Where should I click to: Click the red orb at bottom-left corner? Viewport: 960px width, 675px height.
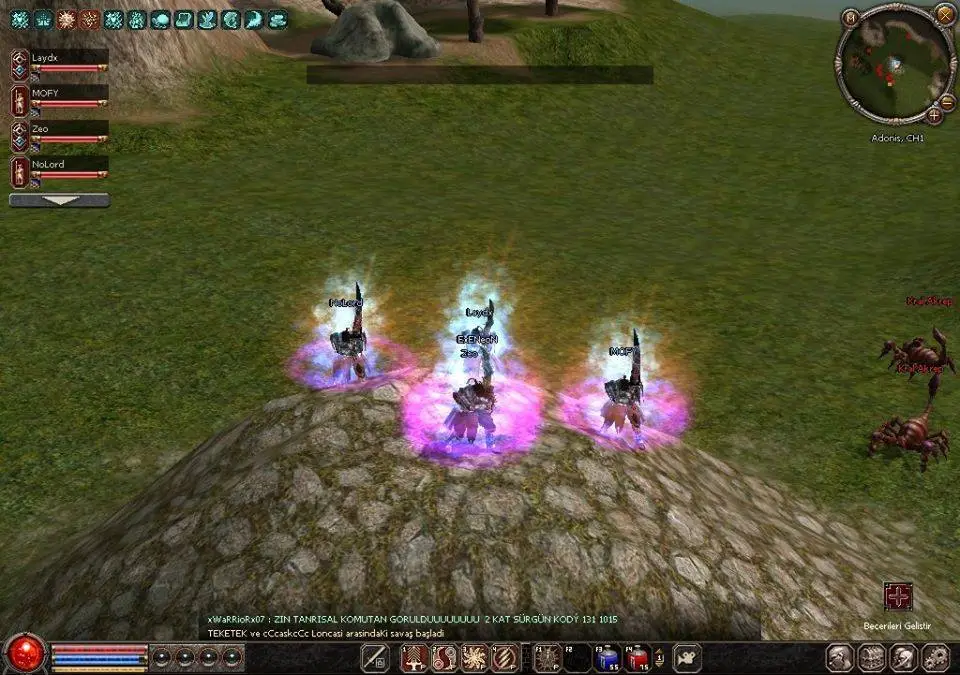tap(22, 654)
